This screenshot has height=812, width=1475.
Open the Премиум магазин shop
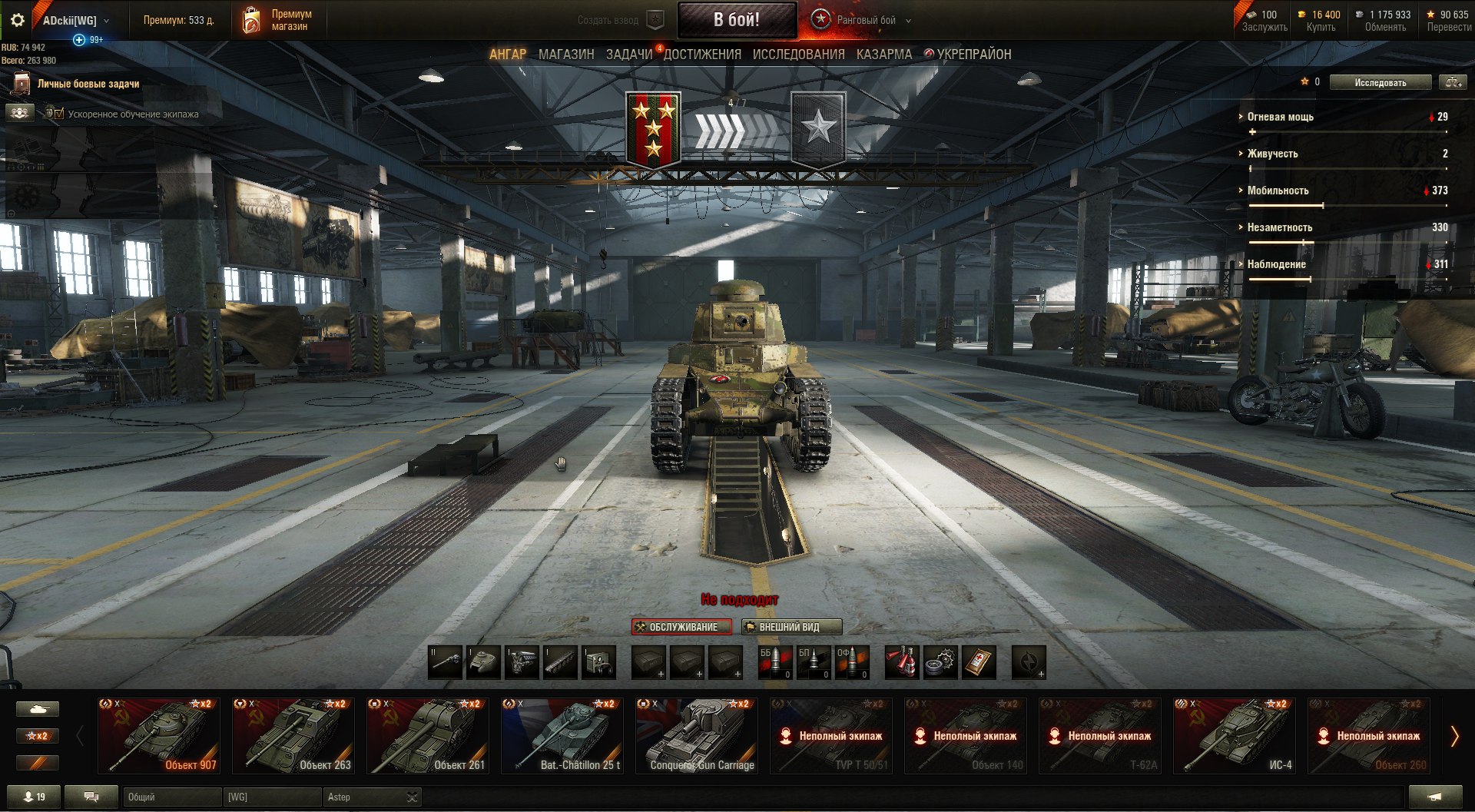[278, 20]
